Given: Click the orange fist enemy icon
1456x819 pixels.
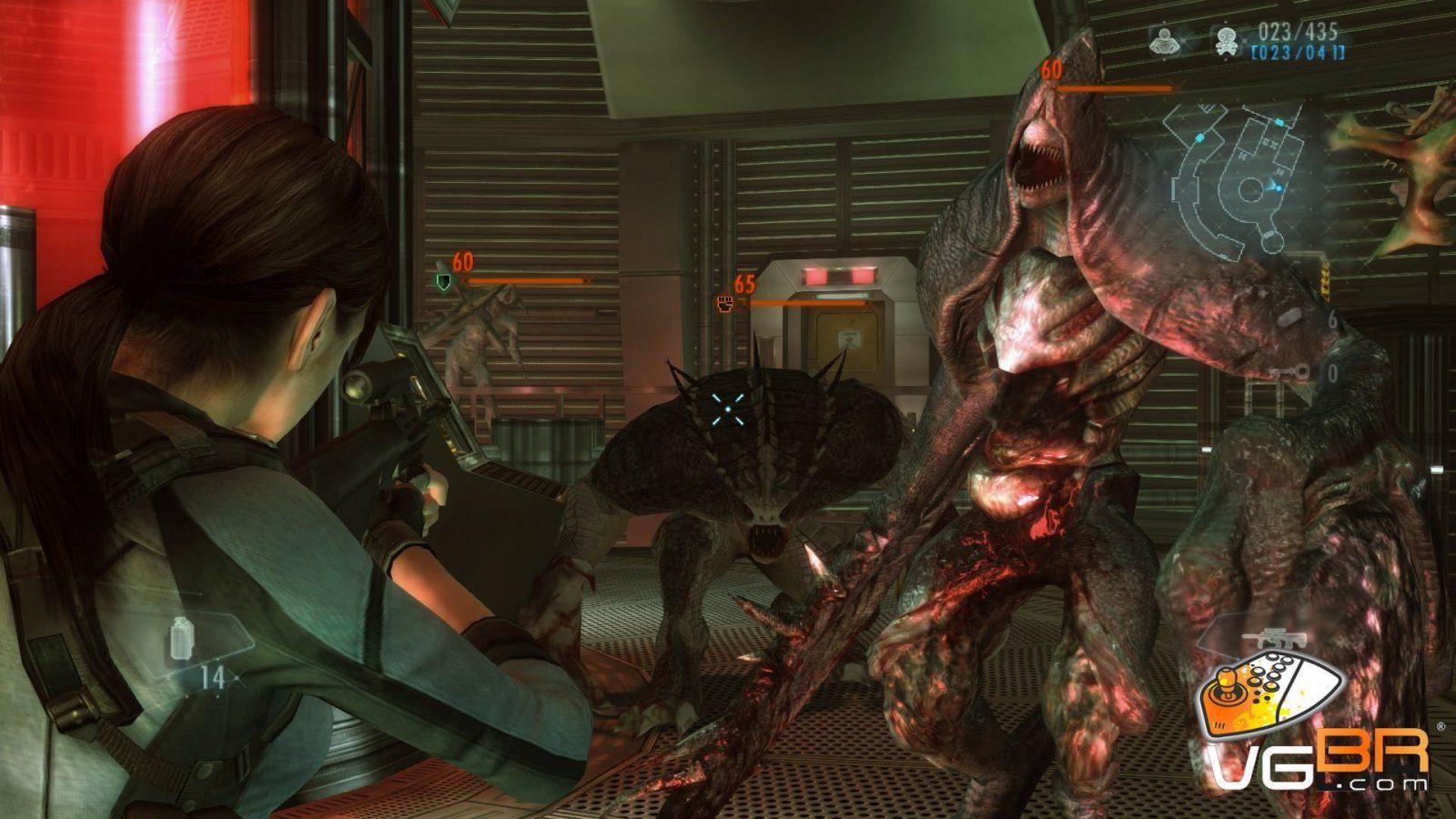Looking at the screenshot, I should (725, 303).
